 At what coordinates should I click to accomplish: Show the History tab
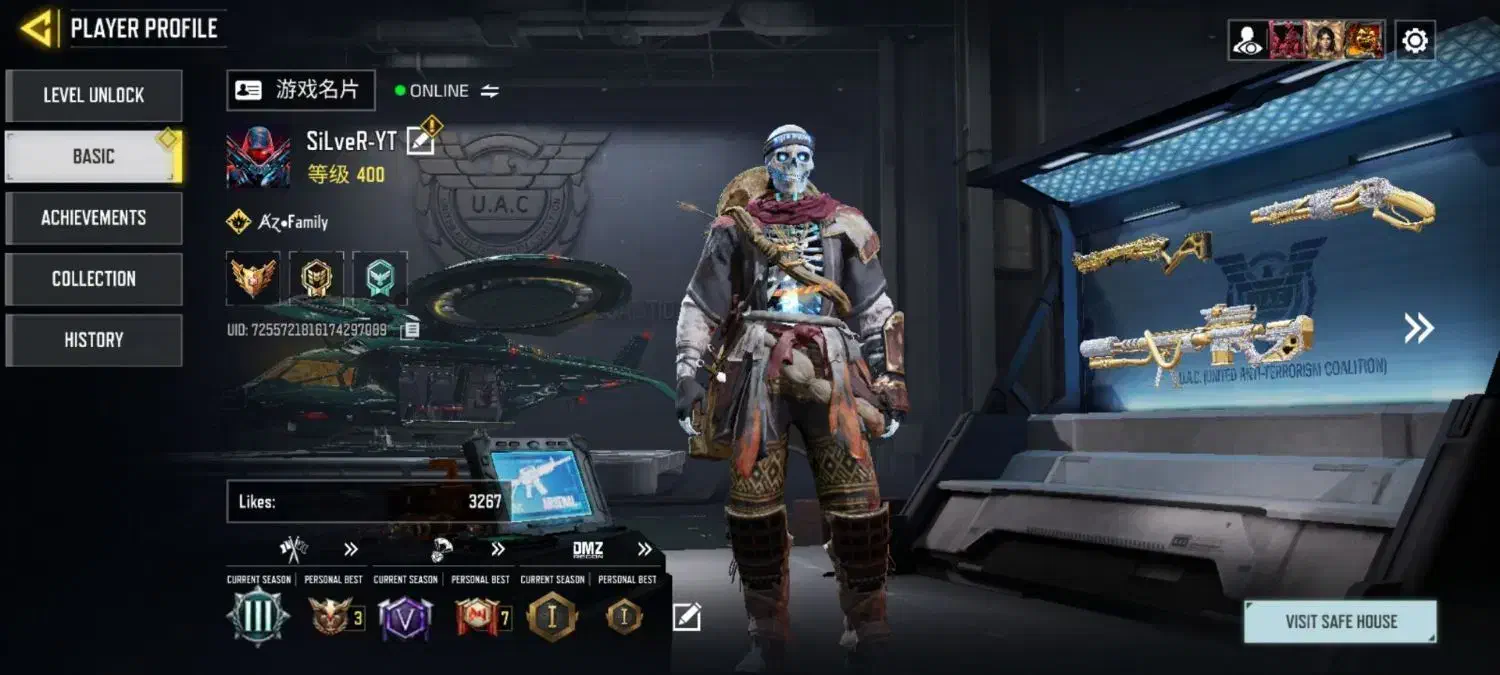click(93, 340)
